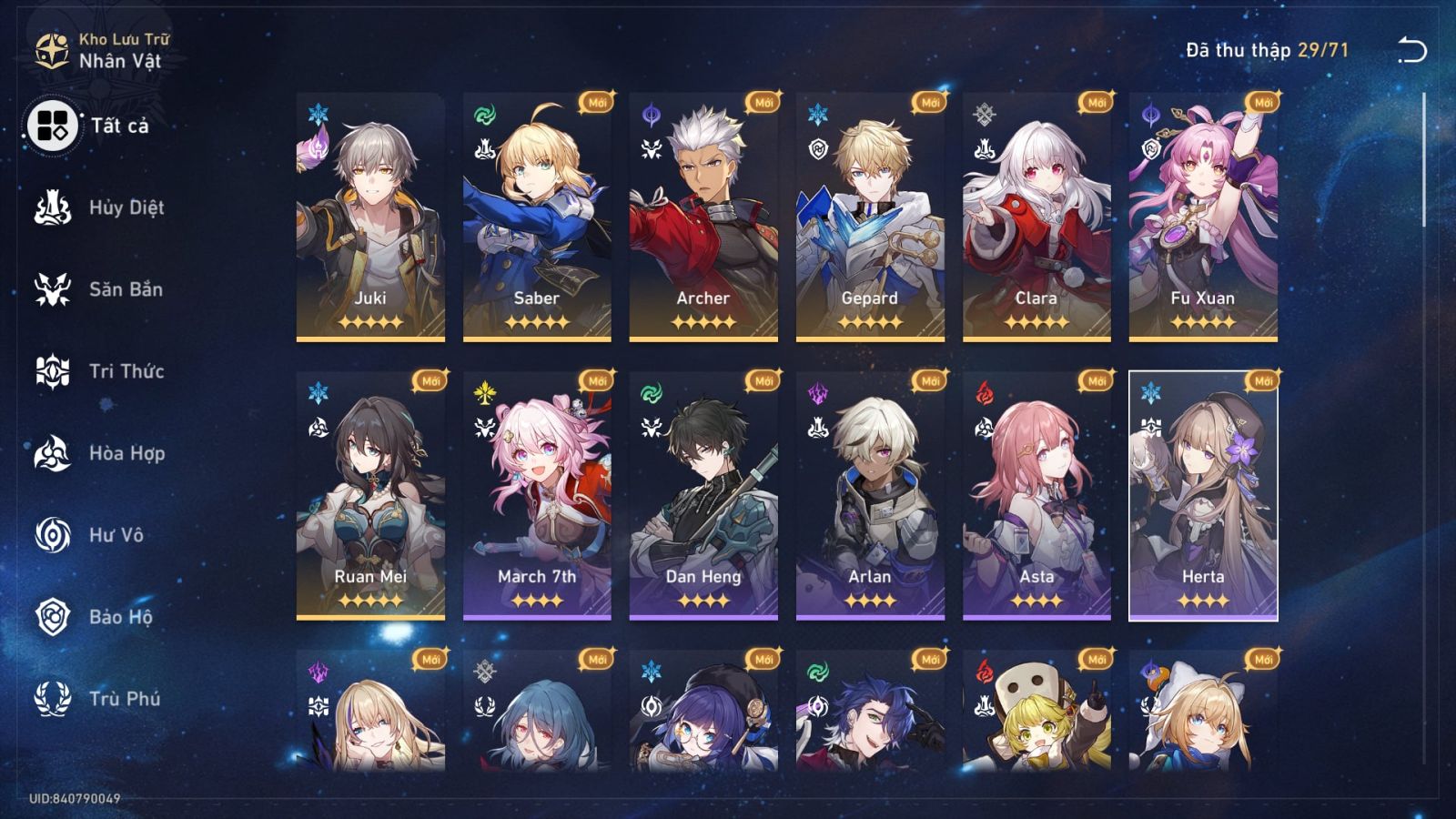Open Ruan Mei's character card
The height and width of the screenshot is (819, 1456).
[x=369, y=496]
